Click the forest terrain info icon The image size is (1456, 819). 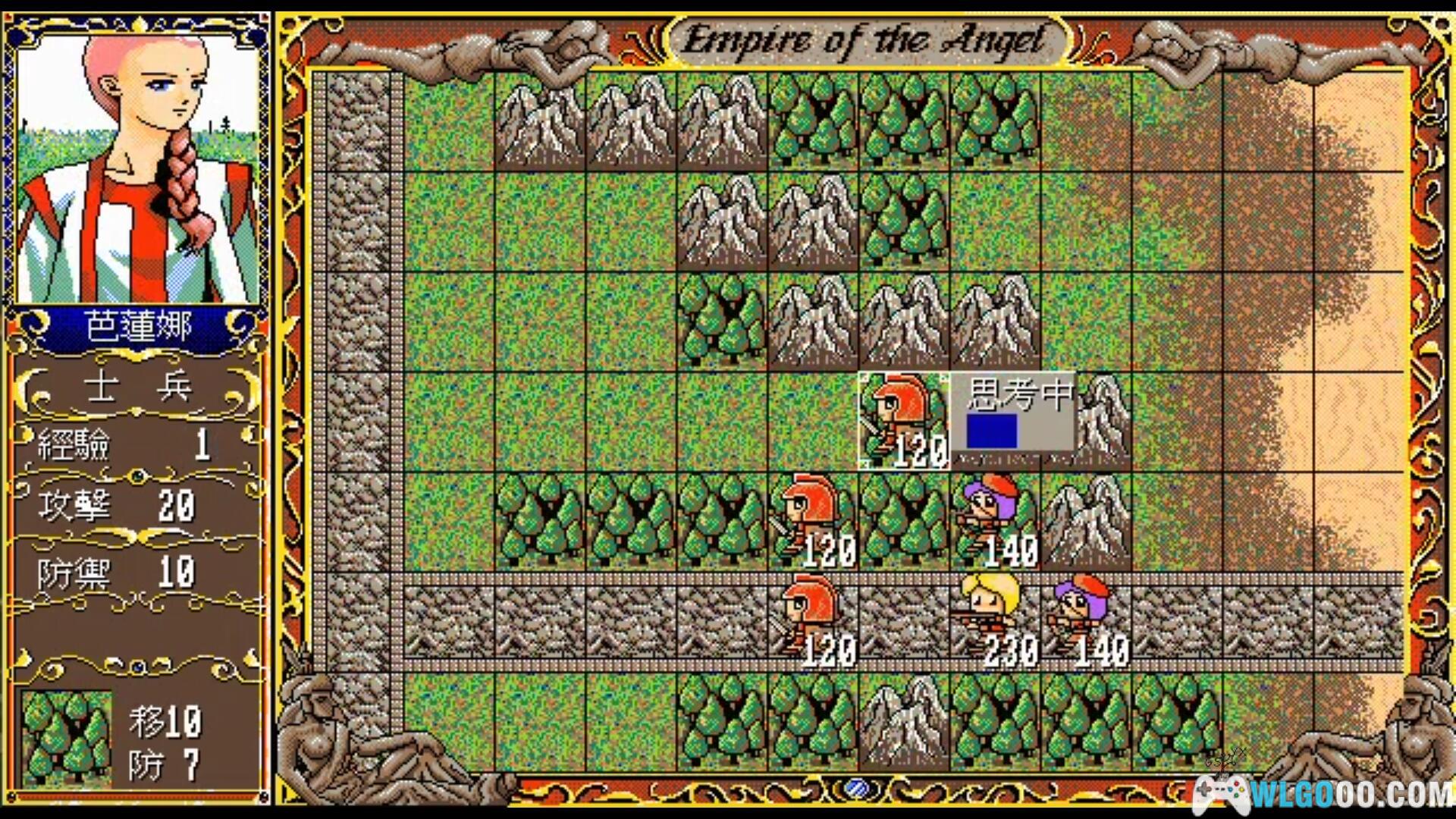click(x=67, y=736)
